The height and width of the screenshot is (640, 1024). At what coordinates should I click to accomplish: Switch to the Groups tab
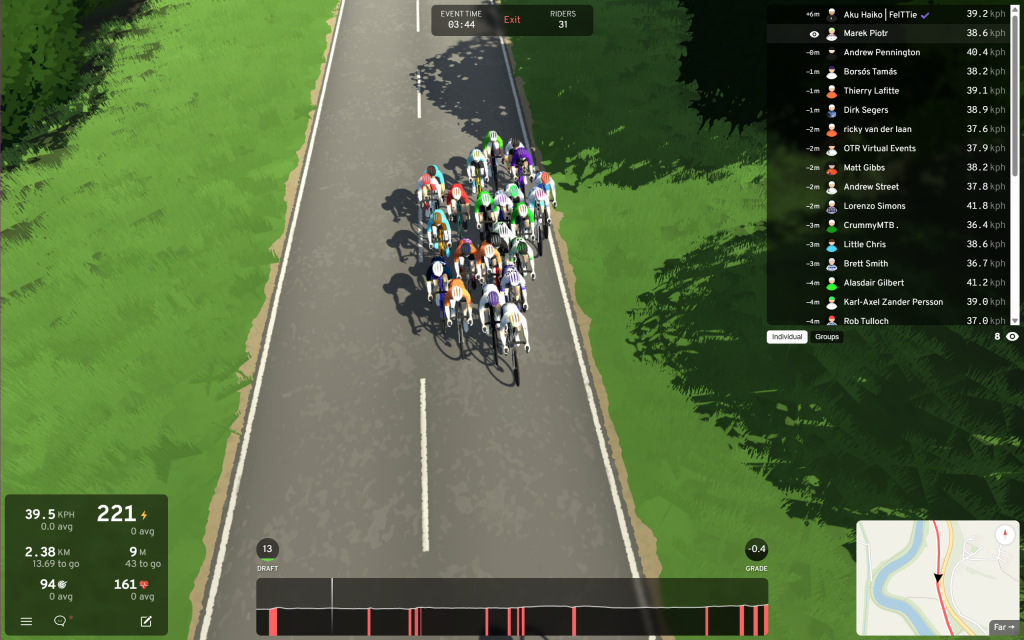point(827,337)
